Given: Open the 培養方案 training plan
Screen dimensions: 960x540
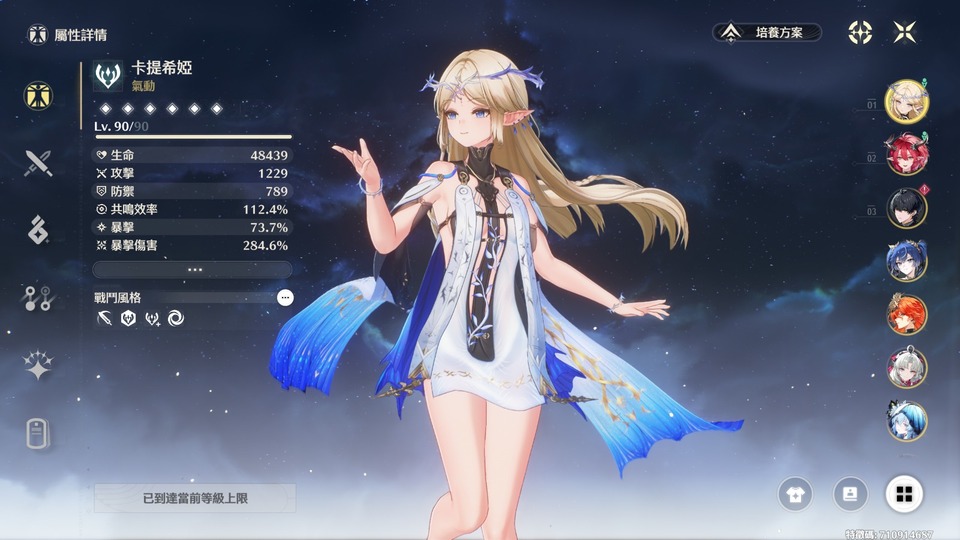Looking at the screenshot, I should [x=767, y=33].
